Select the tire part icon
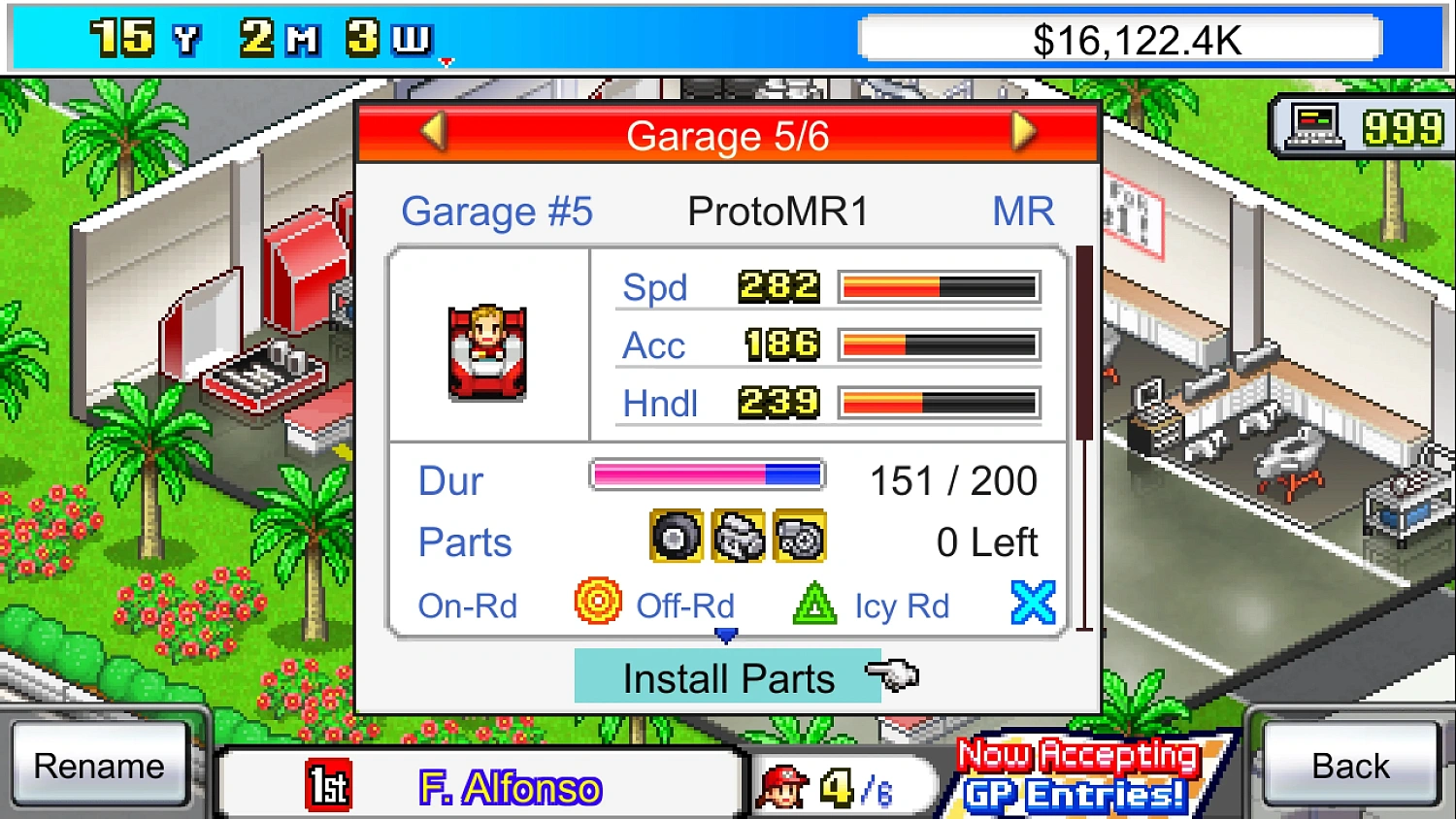The width and height of the screenshot is (1456, 819). click(677, 536)
